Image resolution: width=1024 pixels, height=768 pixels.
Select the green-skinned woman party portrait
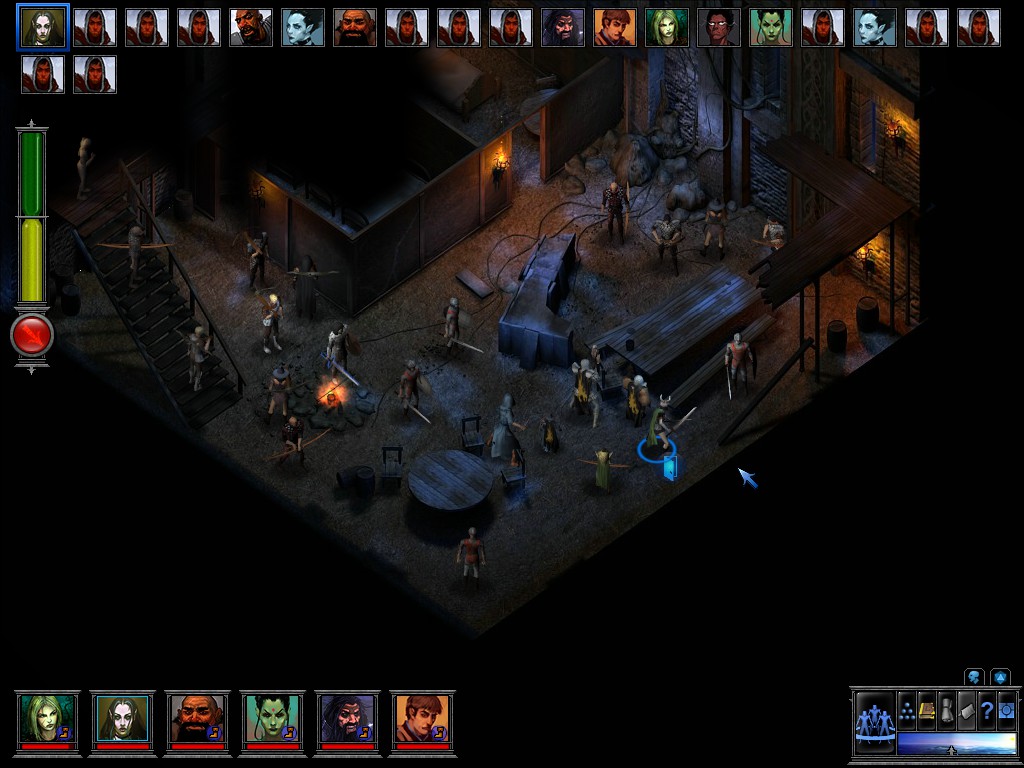(272, 718)
